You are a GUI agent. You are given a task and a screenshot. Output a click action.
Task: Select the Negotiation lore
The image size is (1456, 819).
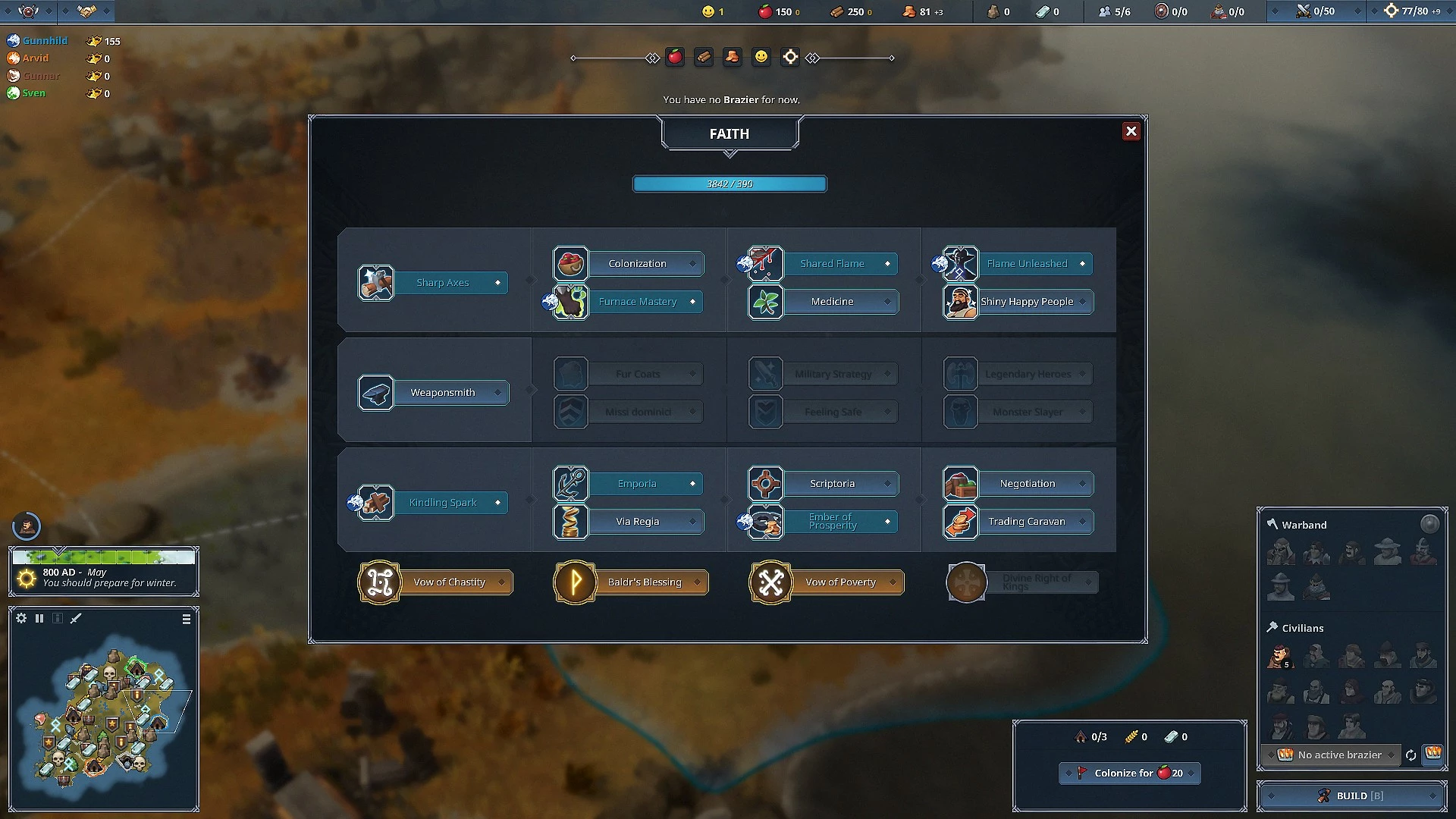click(x=1027, y=484)
